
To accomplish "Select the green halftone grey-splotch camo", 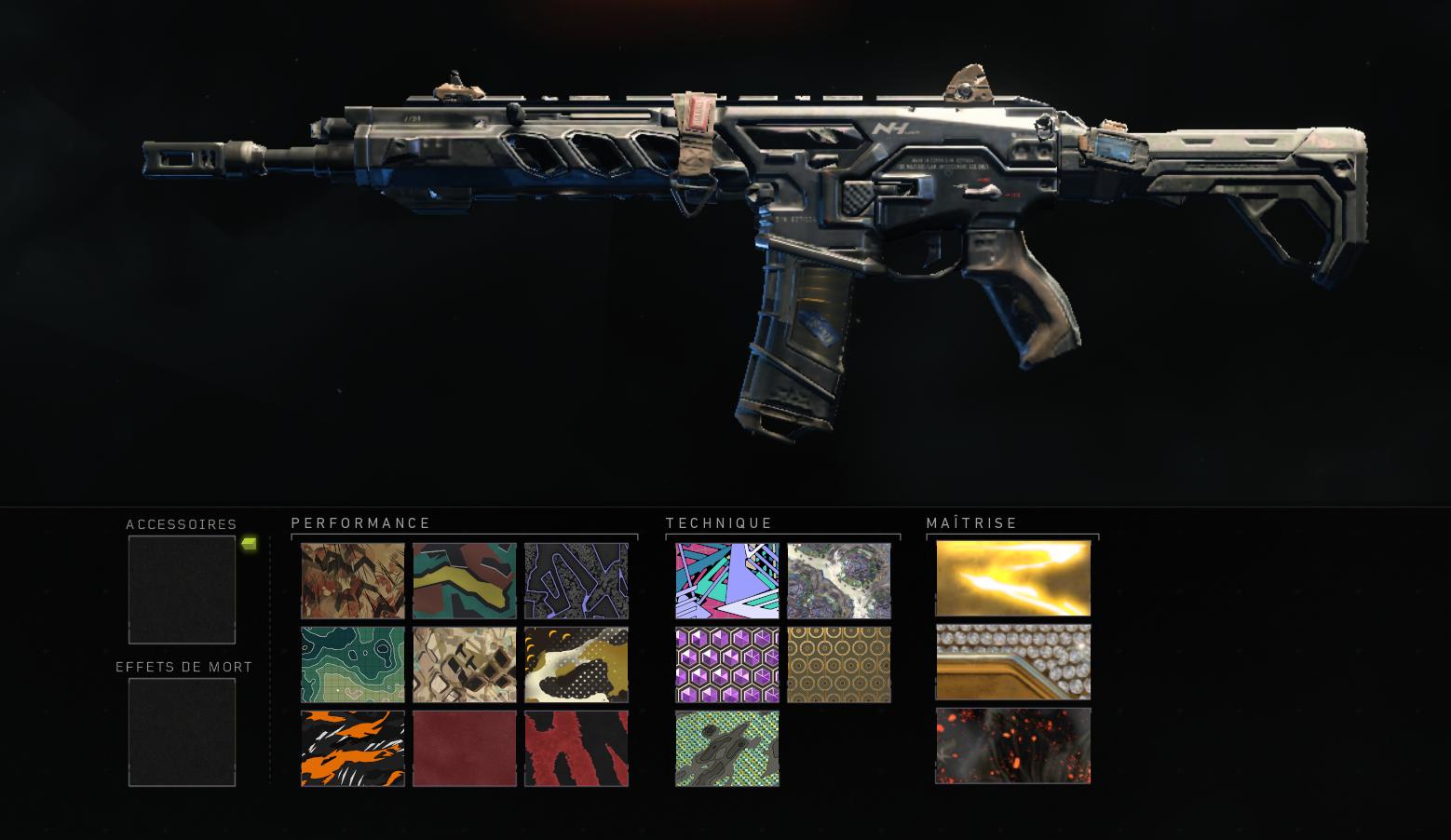I will click(727, 749).
